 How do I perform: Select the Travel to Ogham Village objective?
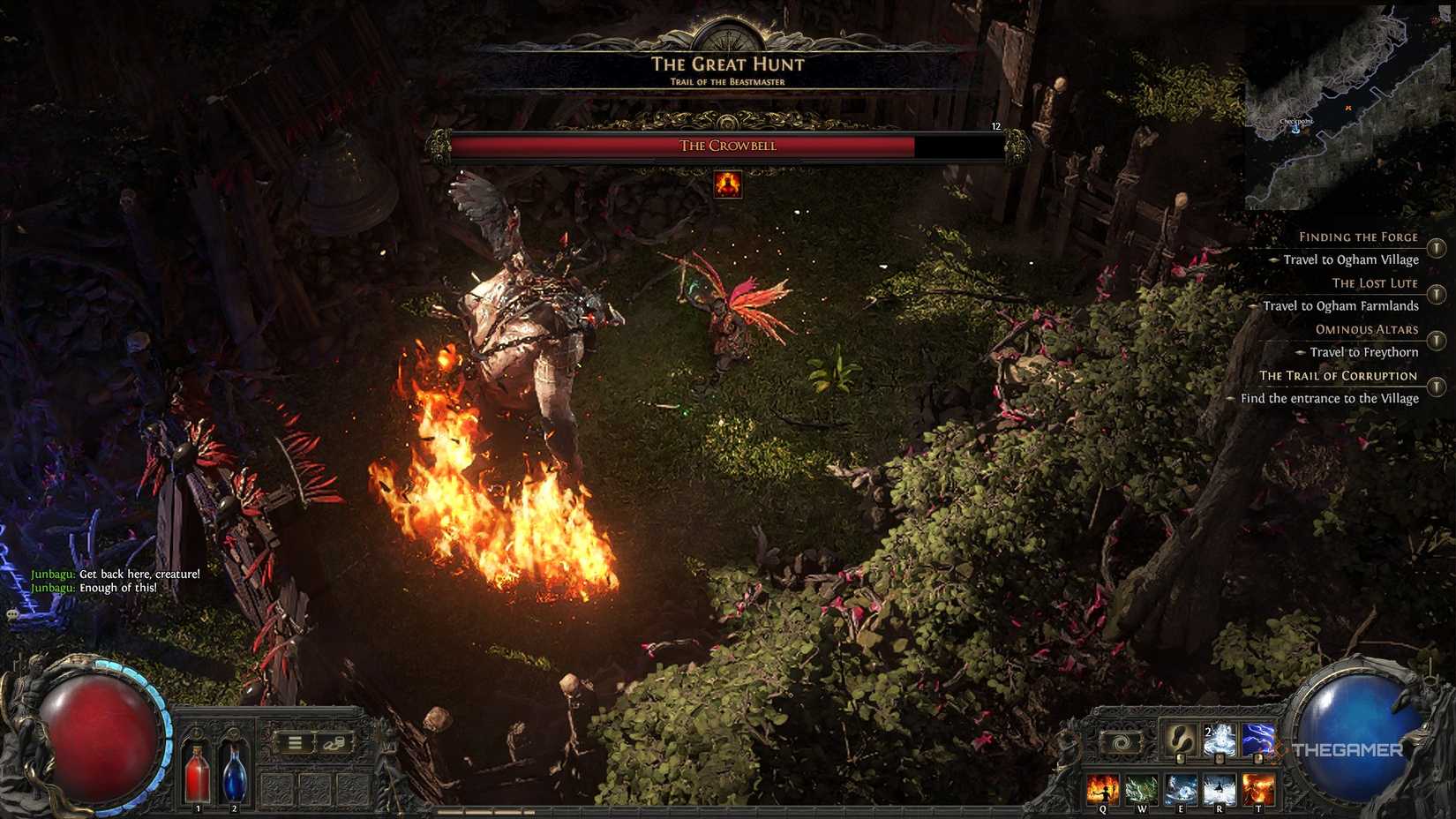1351,259
